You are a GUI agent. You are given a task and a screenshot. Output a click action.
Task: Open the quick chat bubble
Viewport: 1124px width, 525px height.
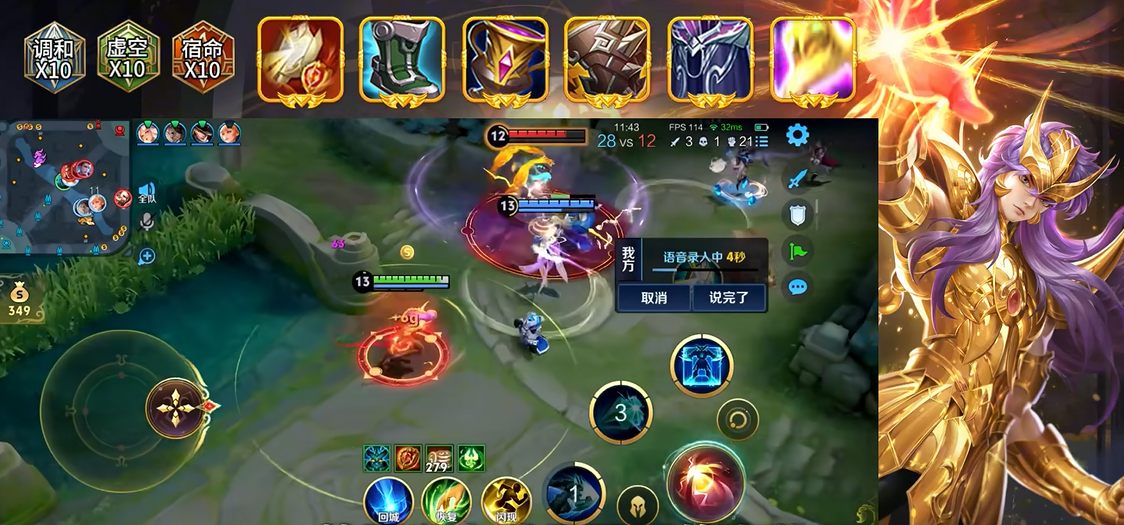click(x=797, y=287)
